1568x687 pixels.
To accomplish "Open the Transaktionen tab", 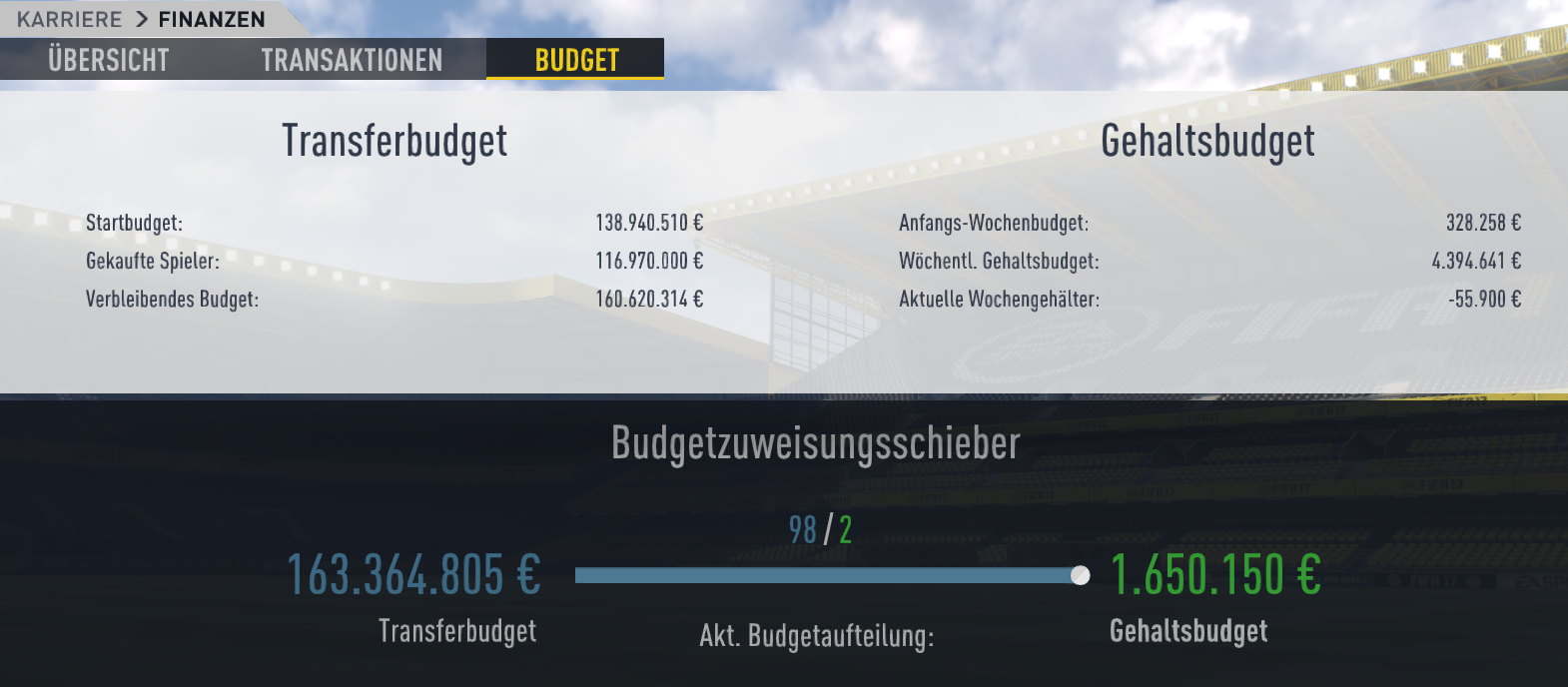I will [x=352, y=60].
